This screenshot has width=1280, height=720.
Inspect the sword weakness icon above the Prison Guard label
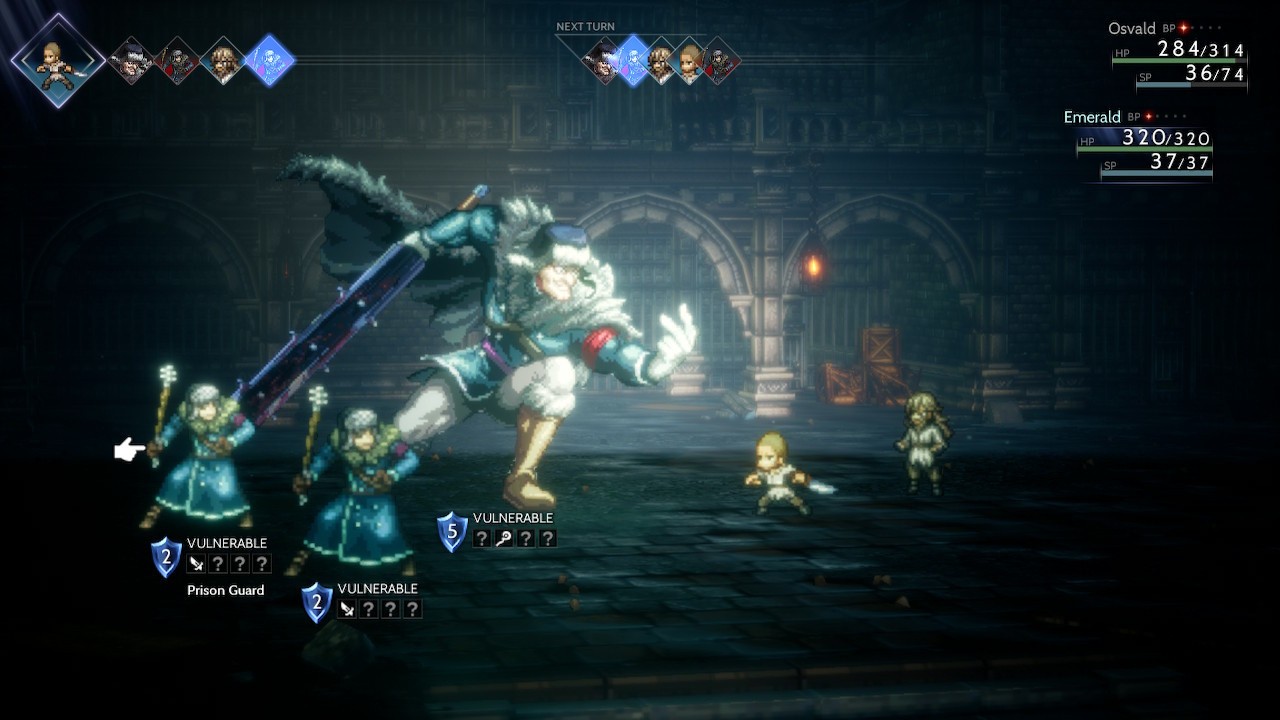tap(196, 564)
